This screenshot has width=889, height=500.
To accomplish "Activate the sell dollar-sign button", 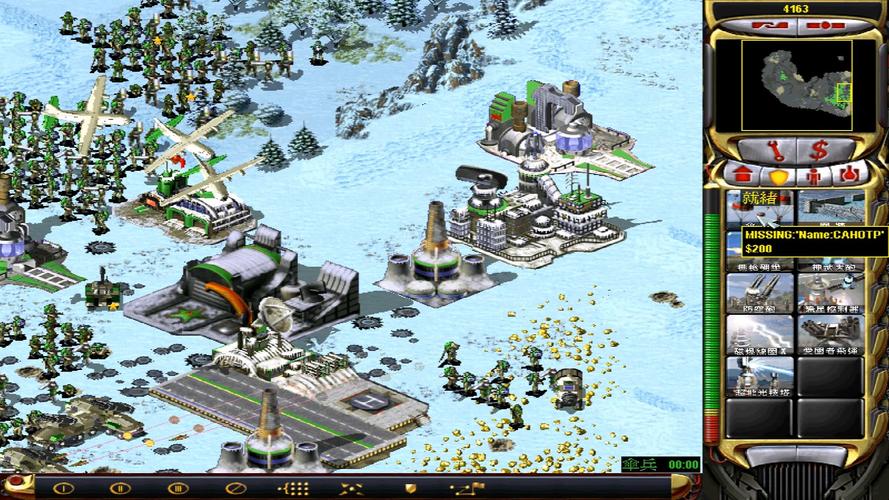I will click(x=818, y=150).
